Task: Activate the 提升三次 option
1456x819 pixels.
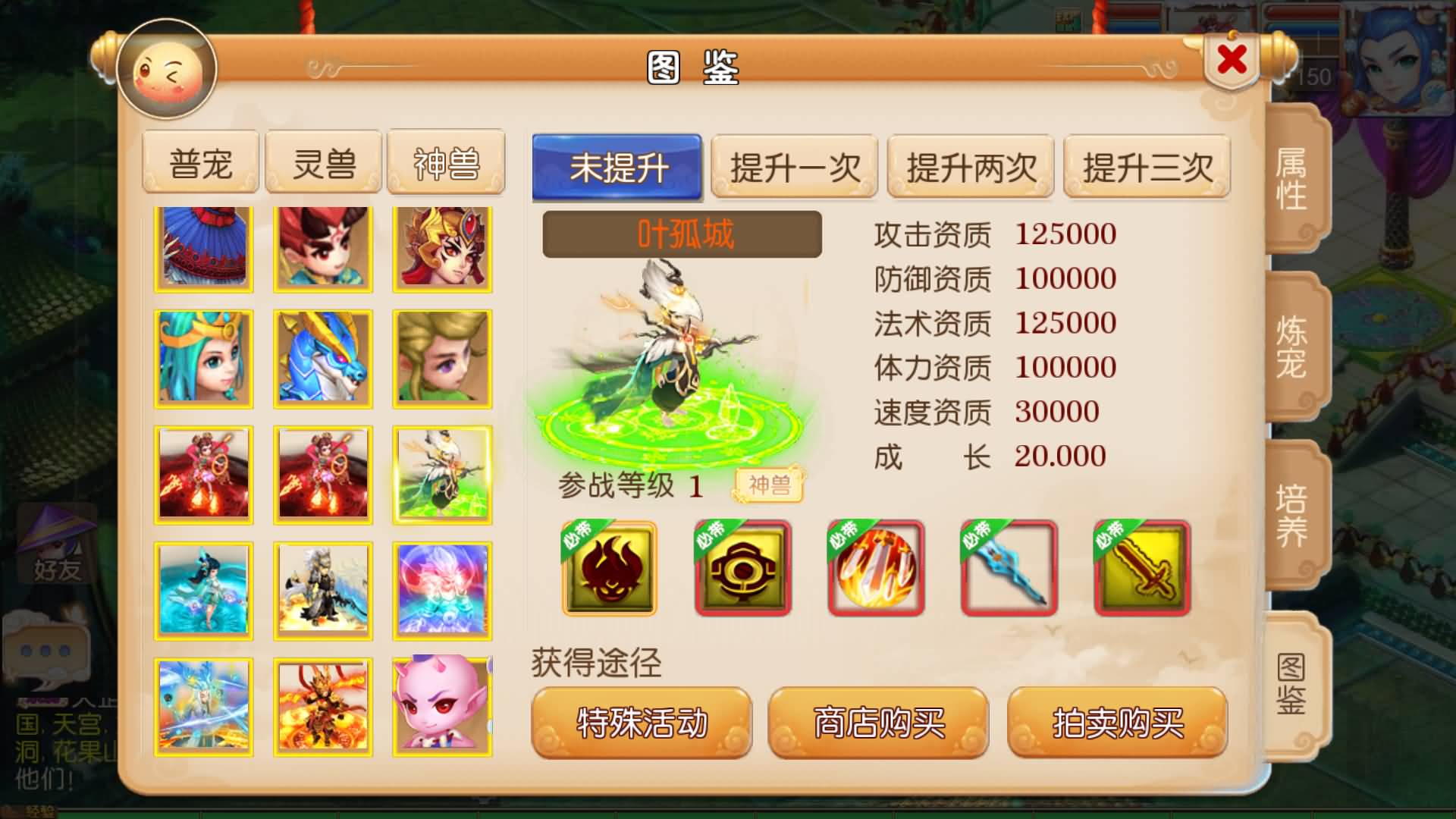Action: pyautogui.click(x=1146, y=168)
